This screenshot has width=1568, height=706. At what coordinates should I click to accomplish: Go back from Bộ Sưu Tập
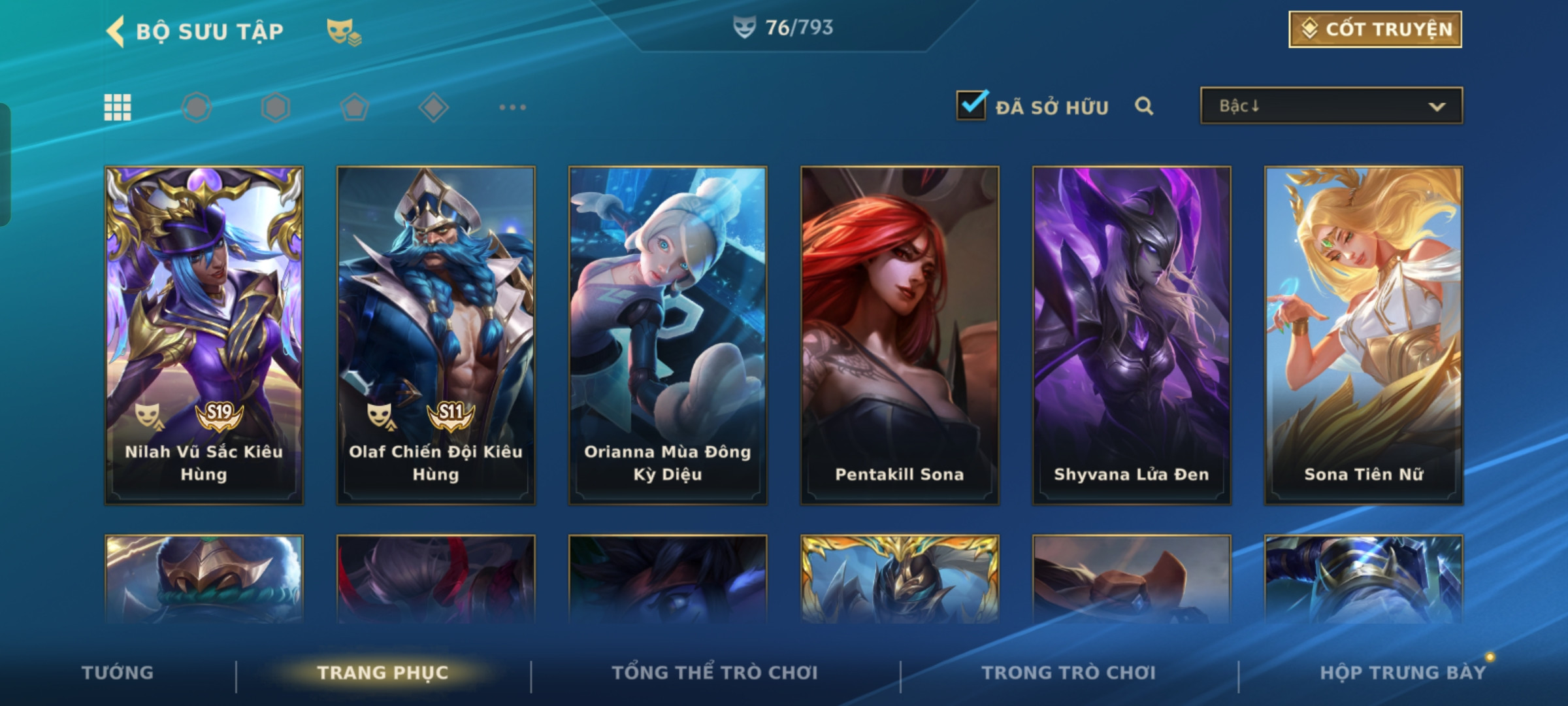coord(116,31)
